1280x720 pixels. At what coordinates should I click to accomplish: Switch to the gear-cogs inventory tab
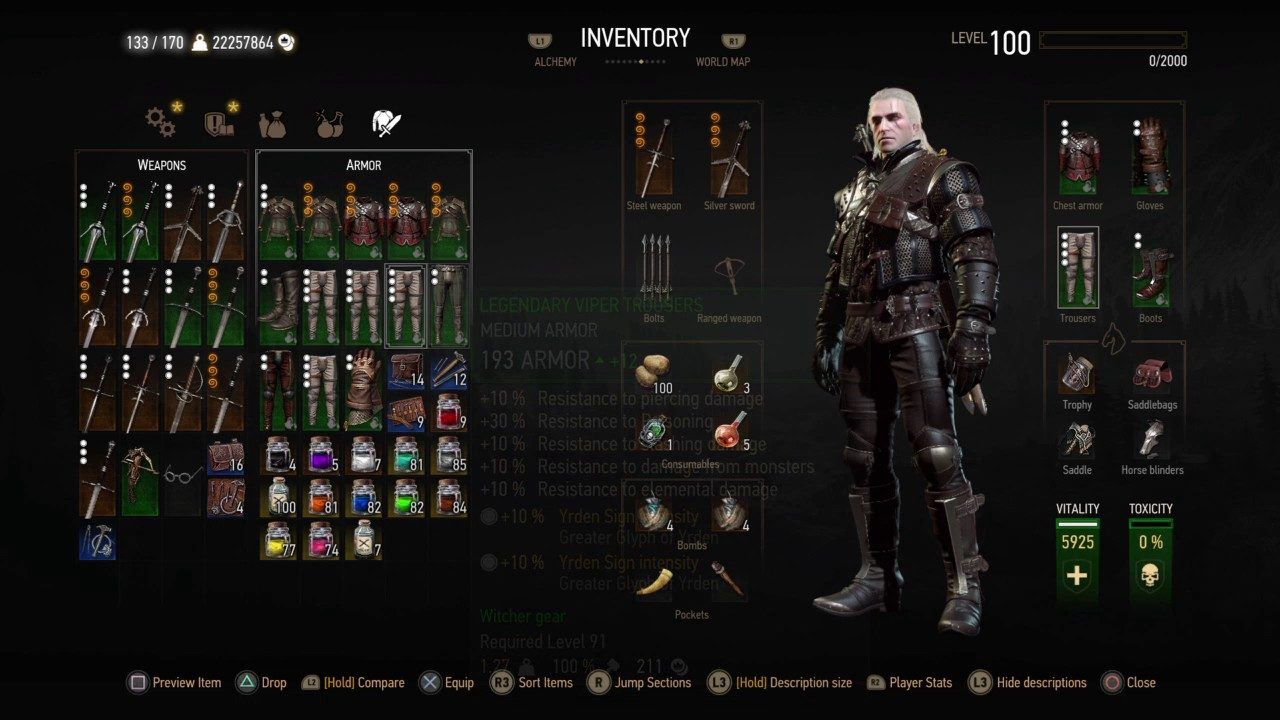(160, 122)
